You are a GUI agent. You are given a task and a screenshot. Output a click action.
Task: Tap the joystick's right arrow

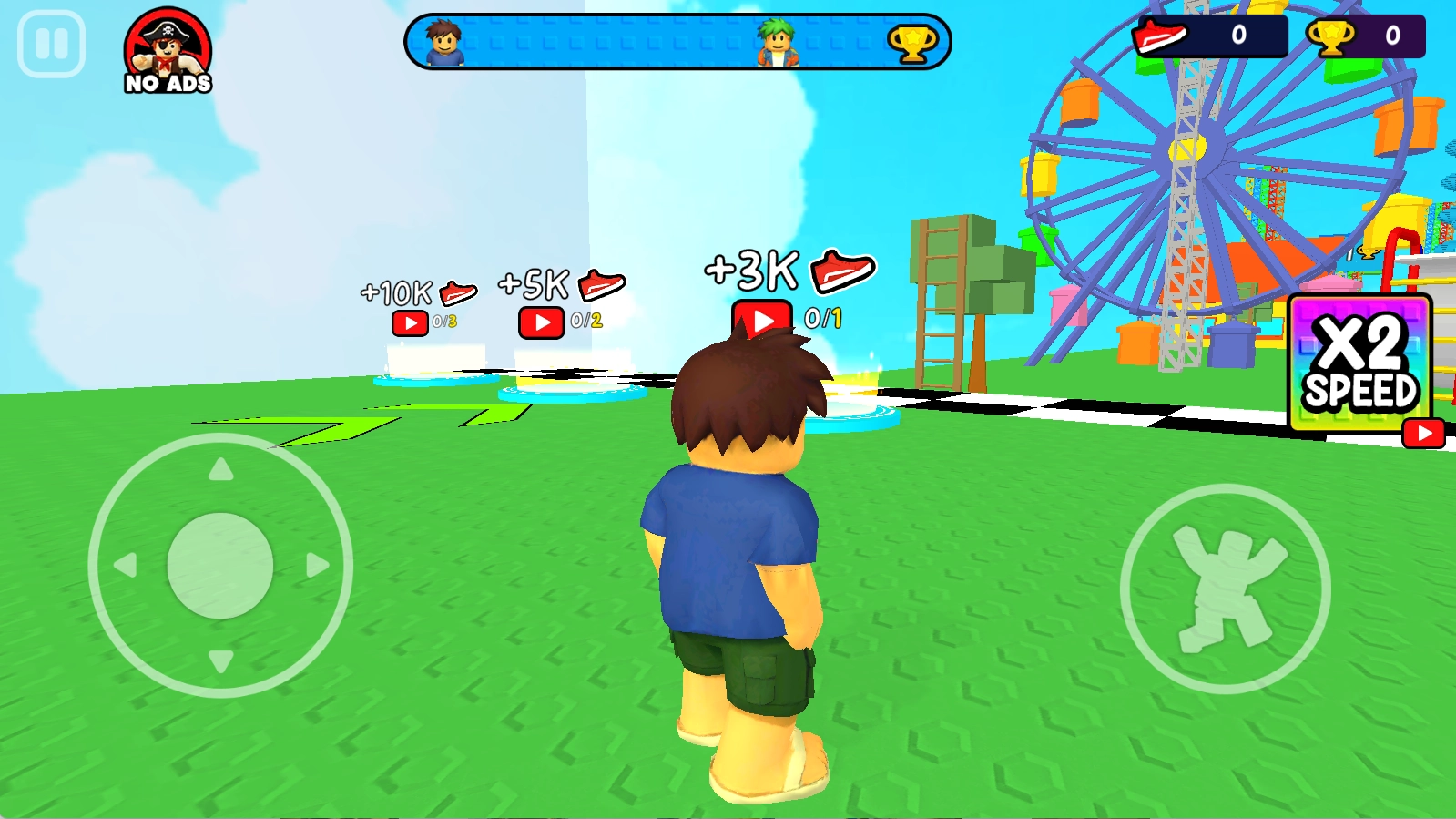(317, 566)
